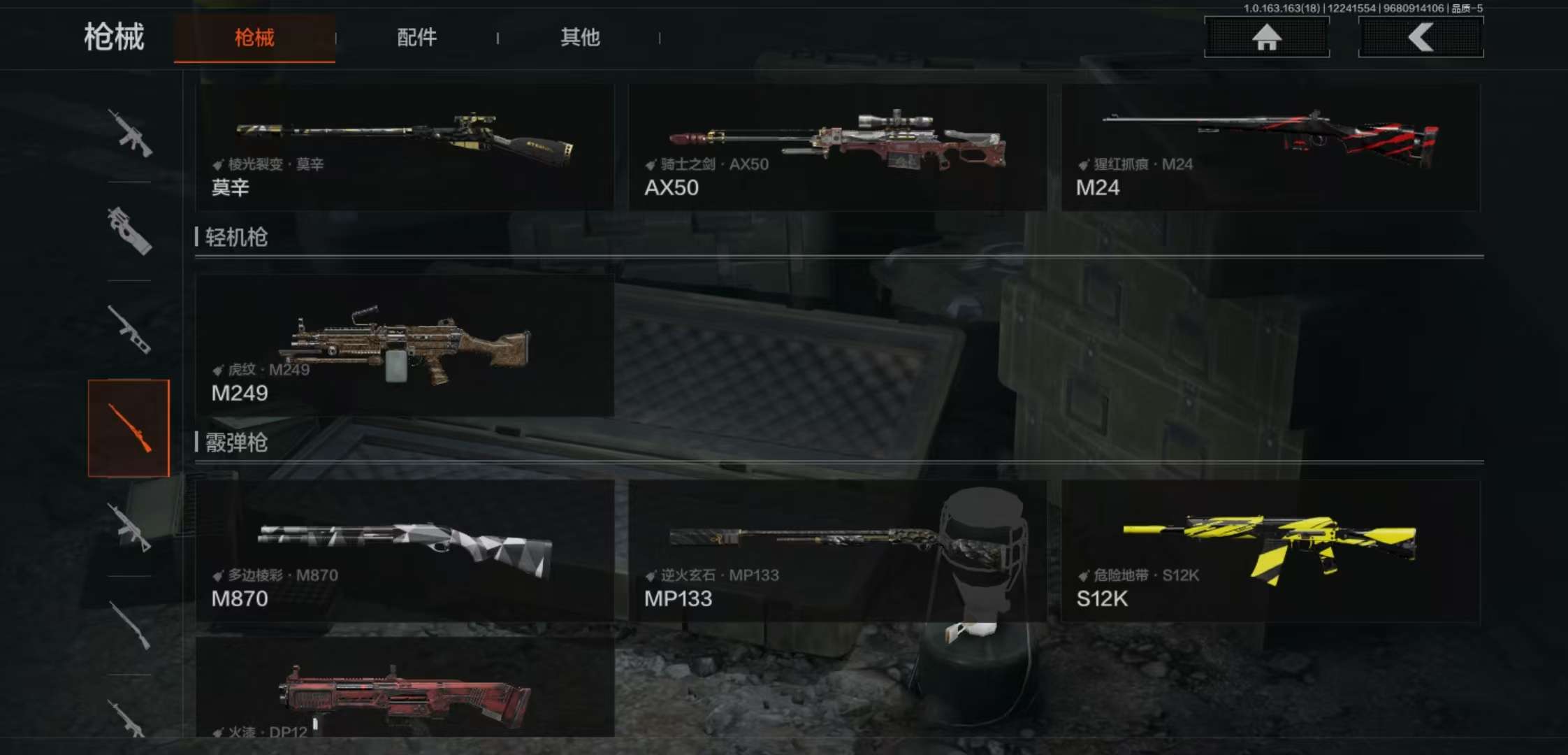
Task: Open the M24 red claw skin
Action: tap(1270, 147)
